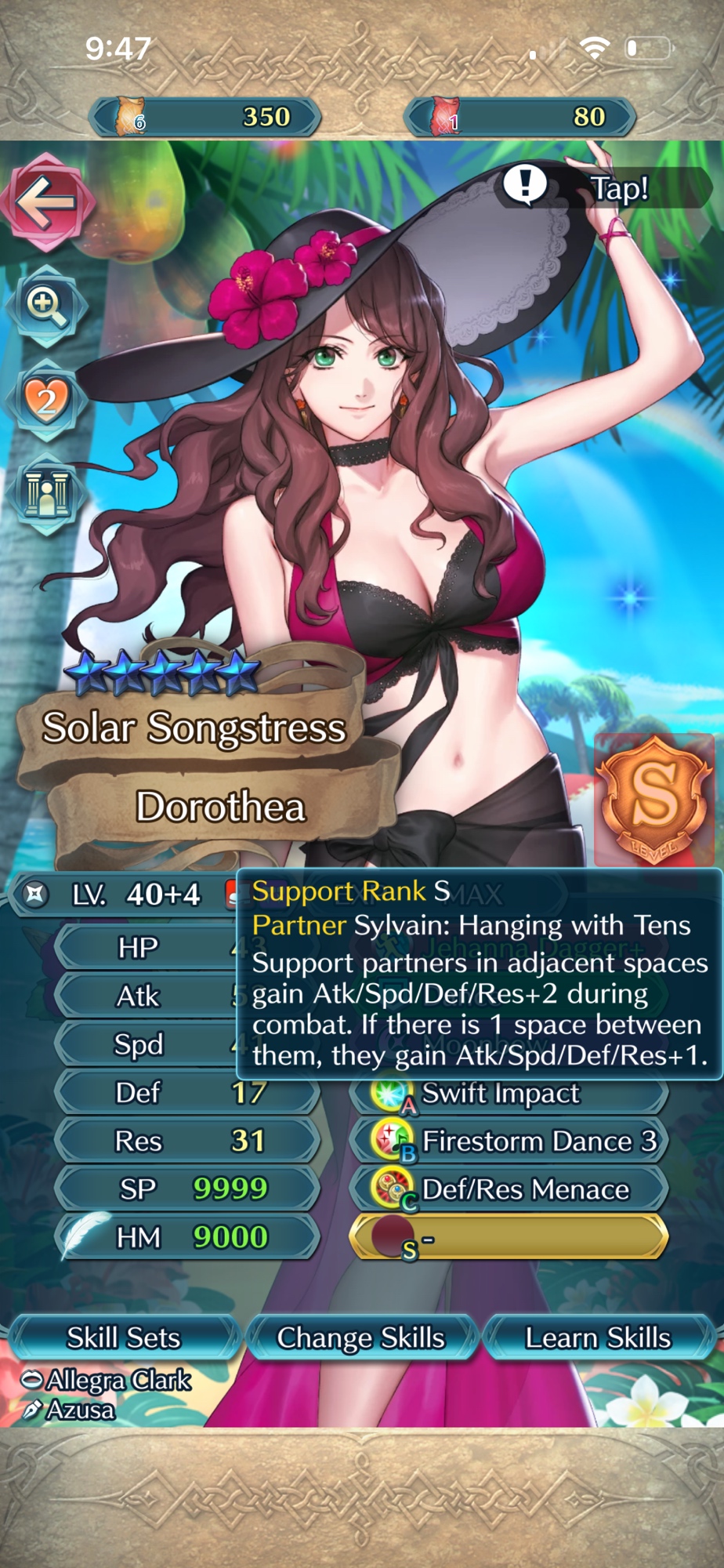Tap the Res stat row
The height and width of the screenshot is (1568, 724).
(x=186, y=1141)
